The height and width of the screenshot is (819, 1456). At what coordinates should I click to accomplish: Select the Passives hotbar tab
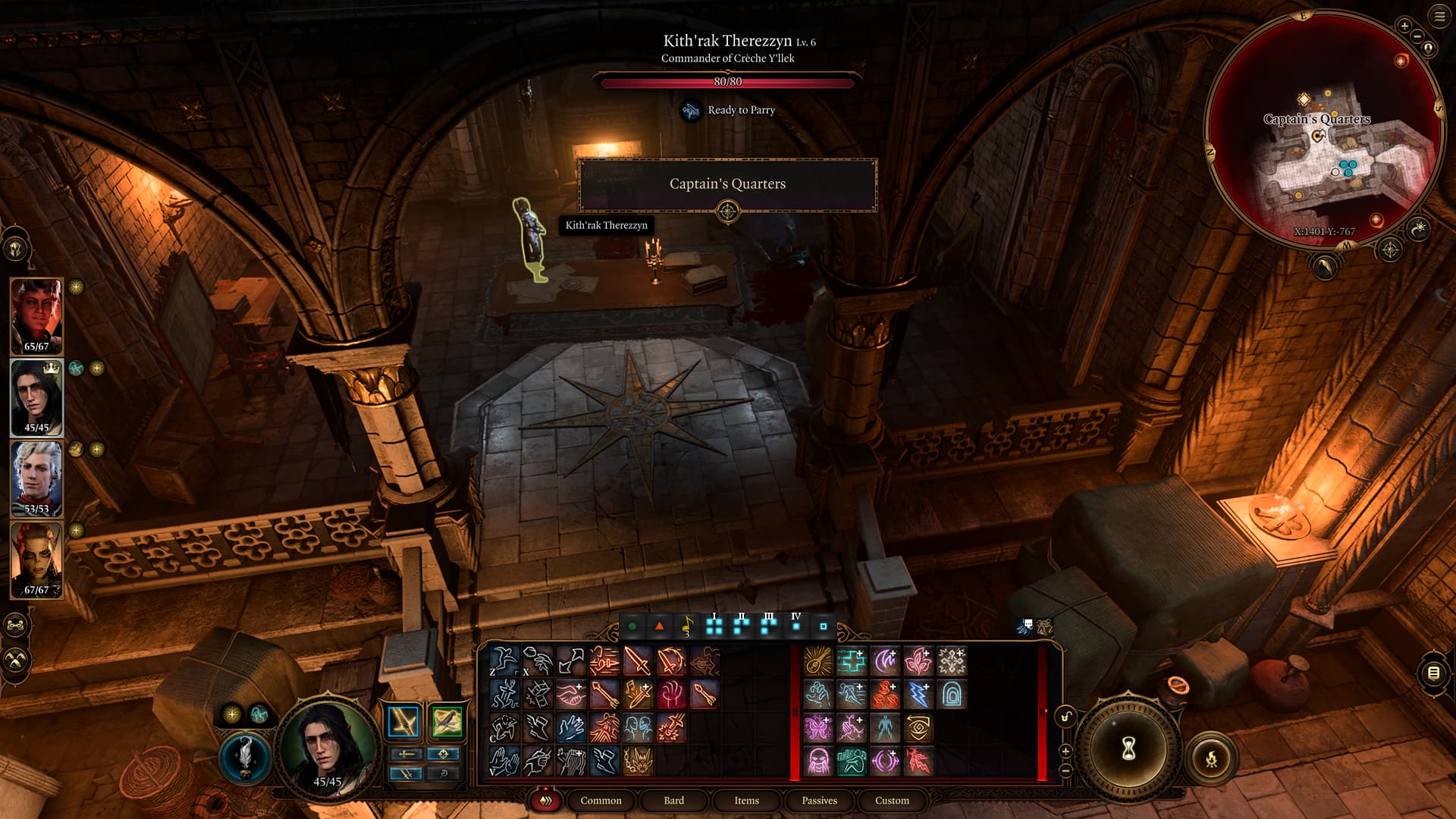click(819, 800)
